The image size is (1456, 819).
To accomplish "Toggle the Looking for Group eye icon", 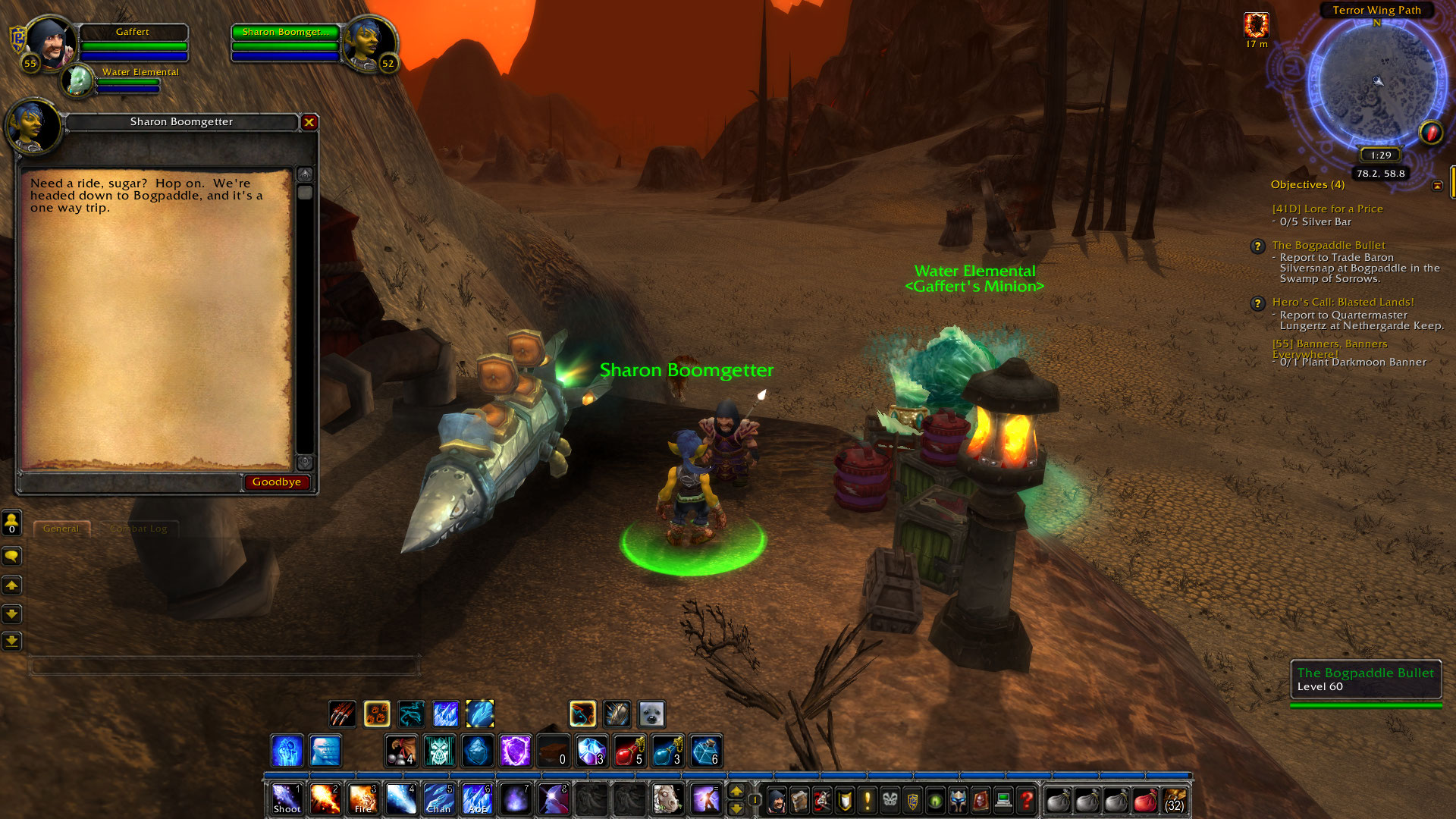I will pos(937,799).
